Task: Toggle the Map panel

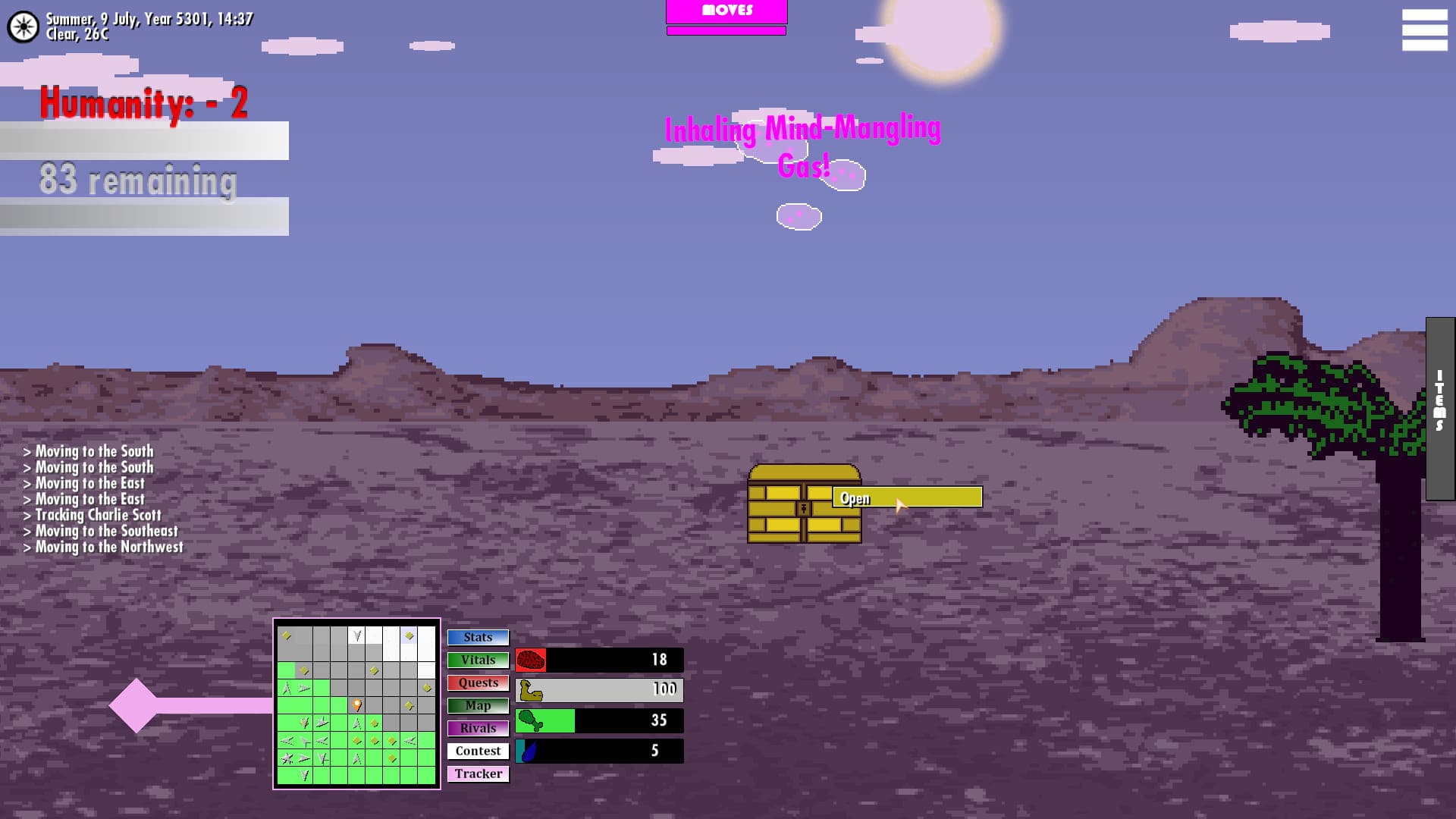Action: point(477,705)
